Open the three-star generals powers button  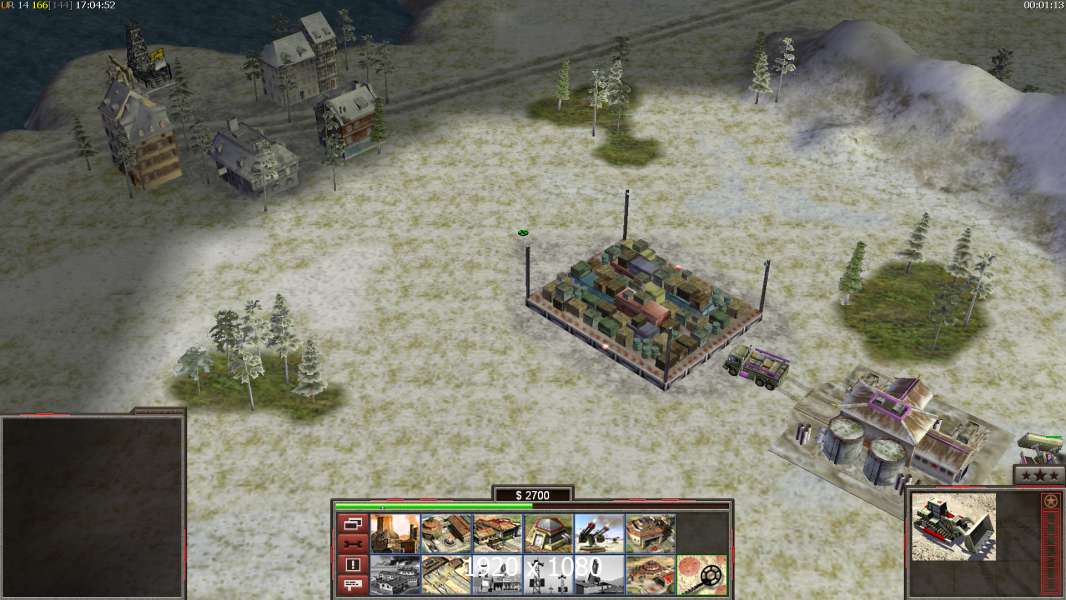[1038, 476]
